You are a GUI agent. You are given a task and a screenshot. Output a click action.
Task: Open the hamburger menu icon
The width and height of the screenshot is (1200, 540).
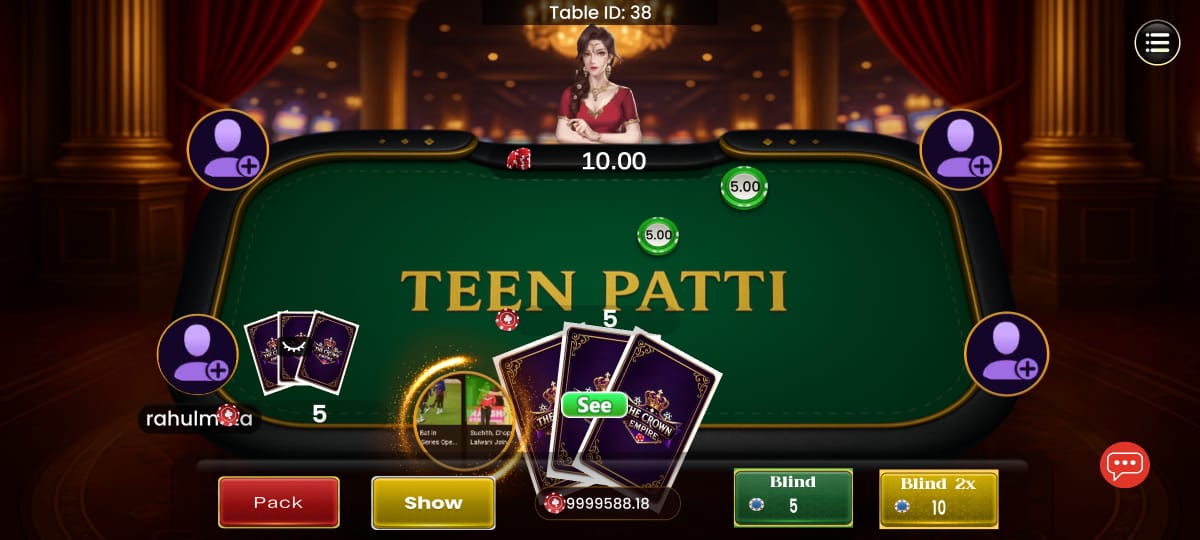[1157, 43]
